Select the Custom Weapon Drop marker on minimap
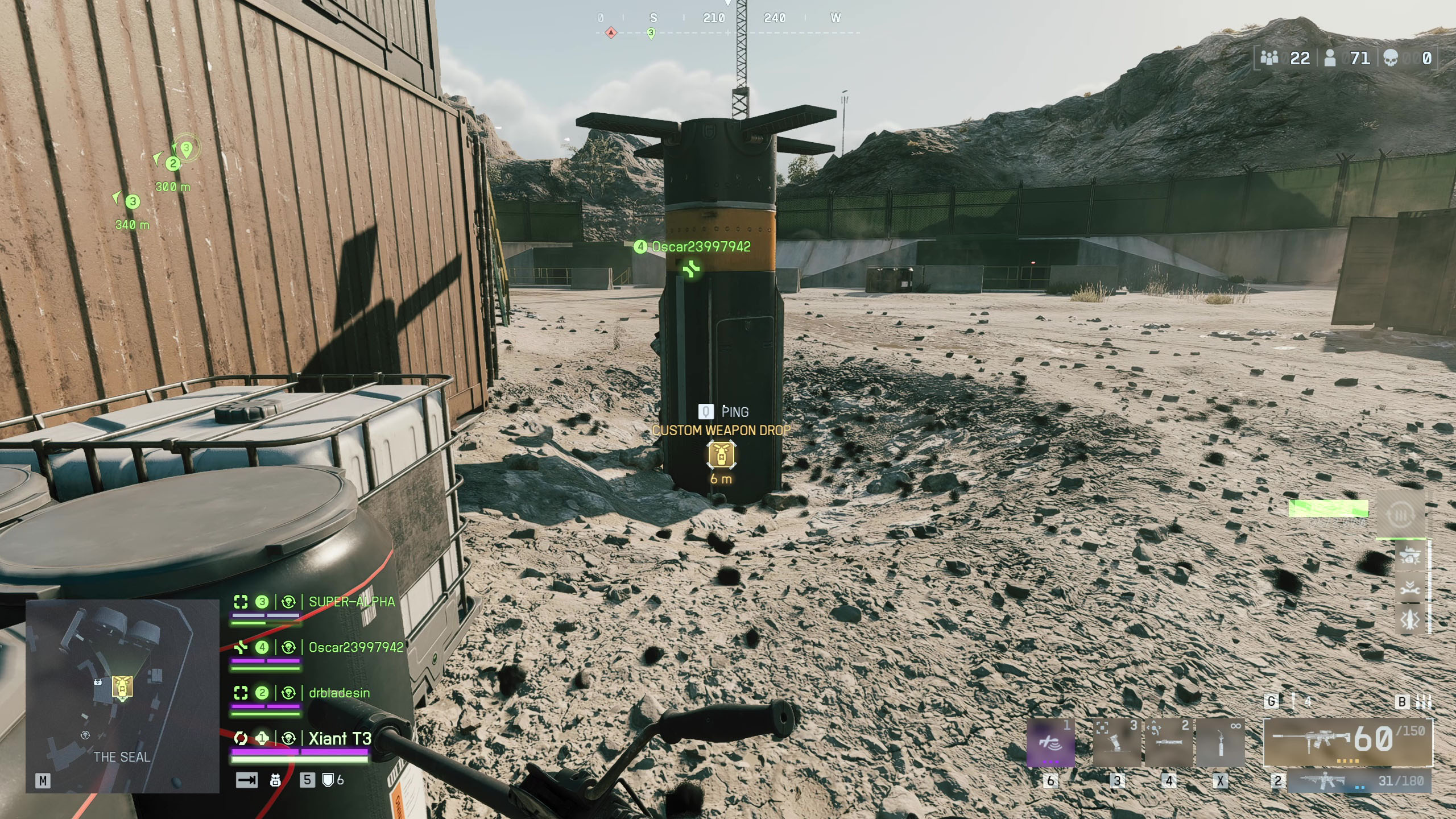Image resolution: width=1456 pixels, height=819 pixels. click(x=122, y=686)
